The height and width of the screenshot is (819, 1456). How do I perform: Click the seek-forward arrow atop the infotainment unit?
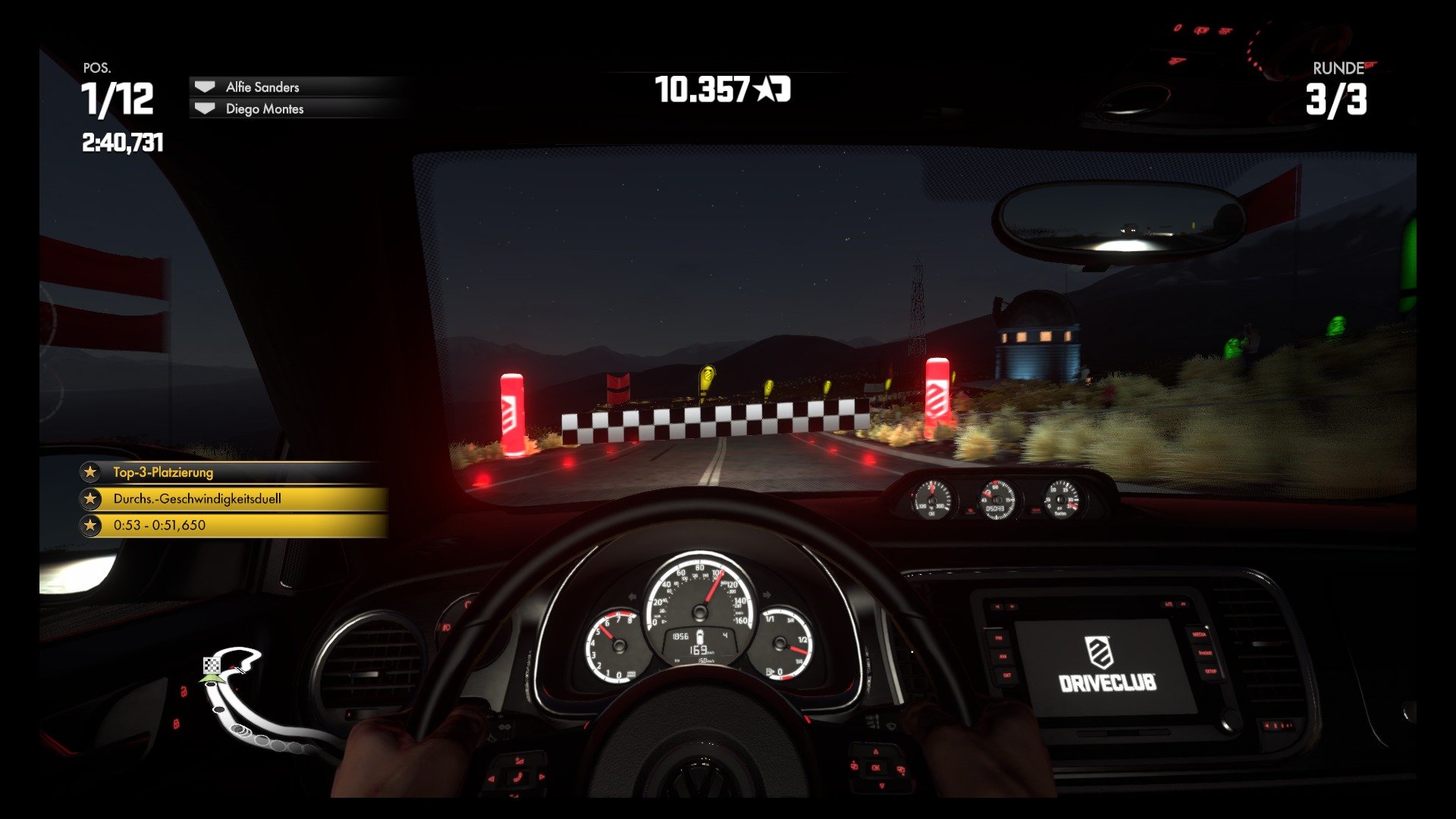[1013, 607]
